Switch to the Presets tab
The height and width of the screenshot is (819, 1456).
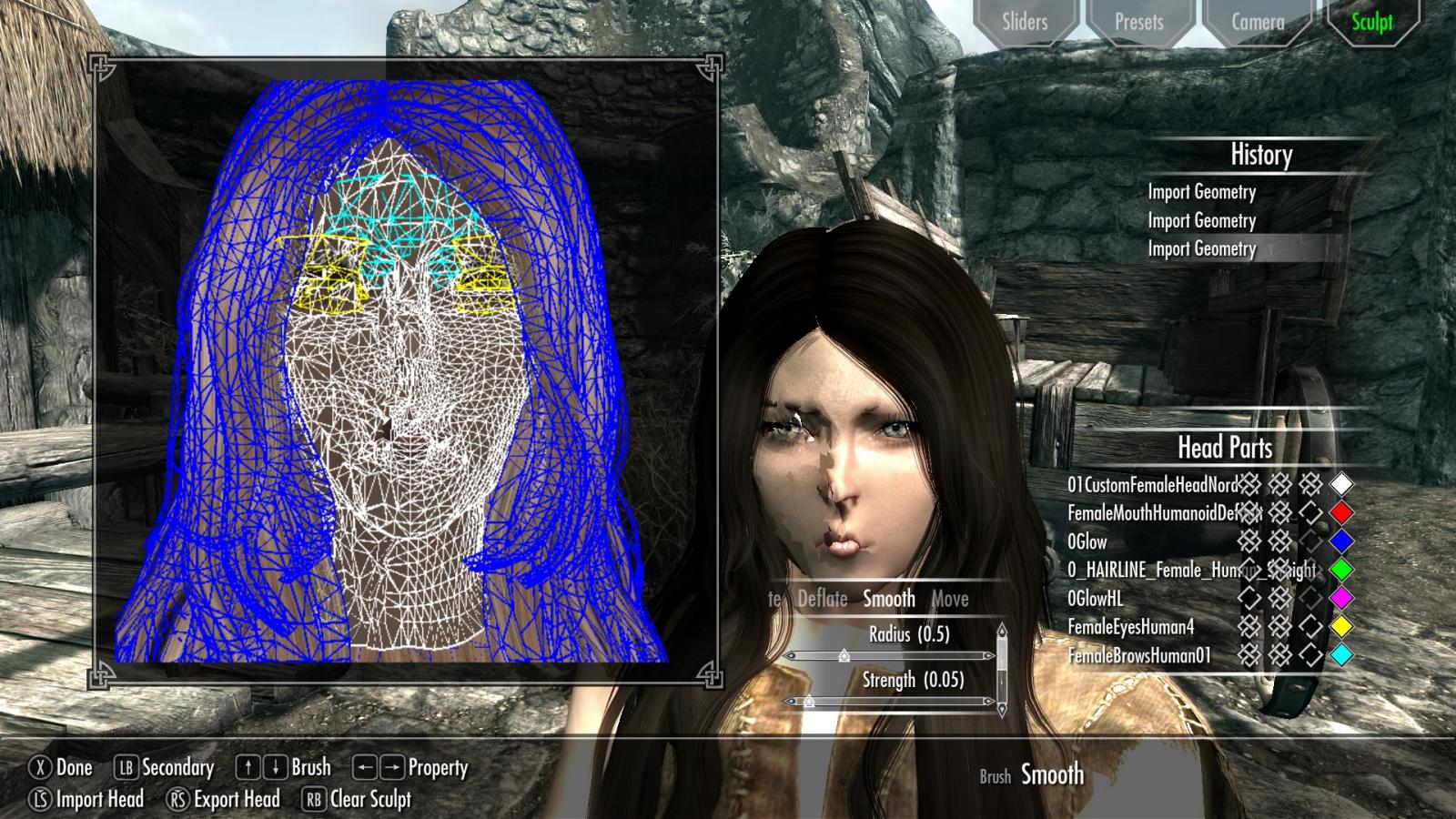tap(1138, 22)
